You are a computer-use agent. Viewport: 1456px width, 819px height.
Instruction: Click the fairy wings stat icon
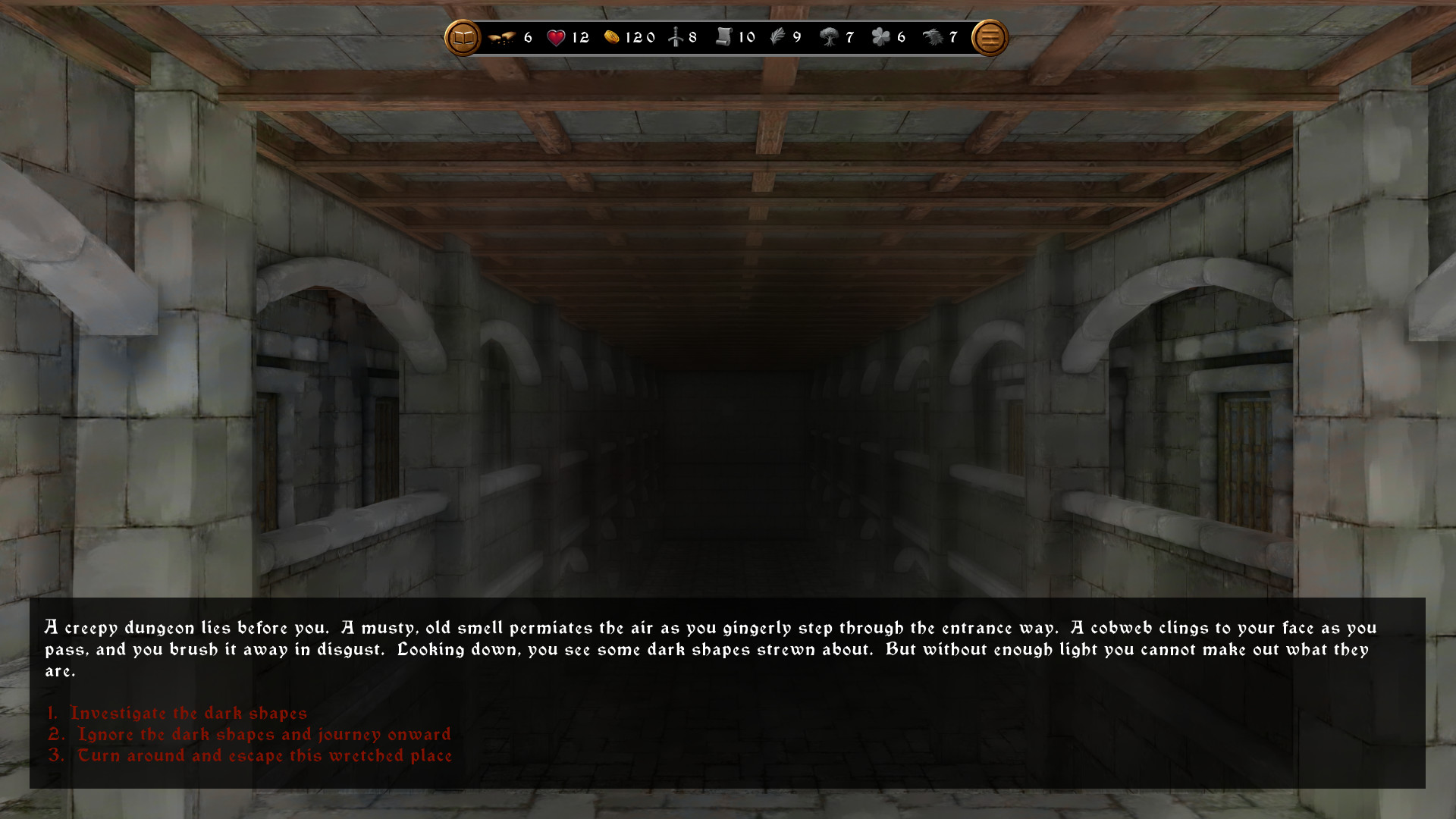[503, 36]
